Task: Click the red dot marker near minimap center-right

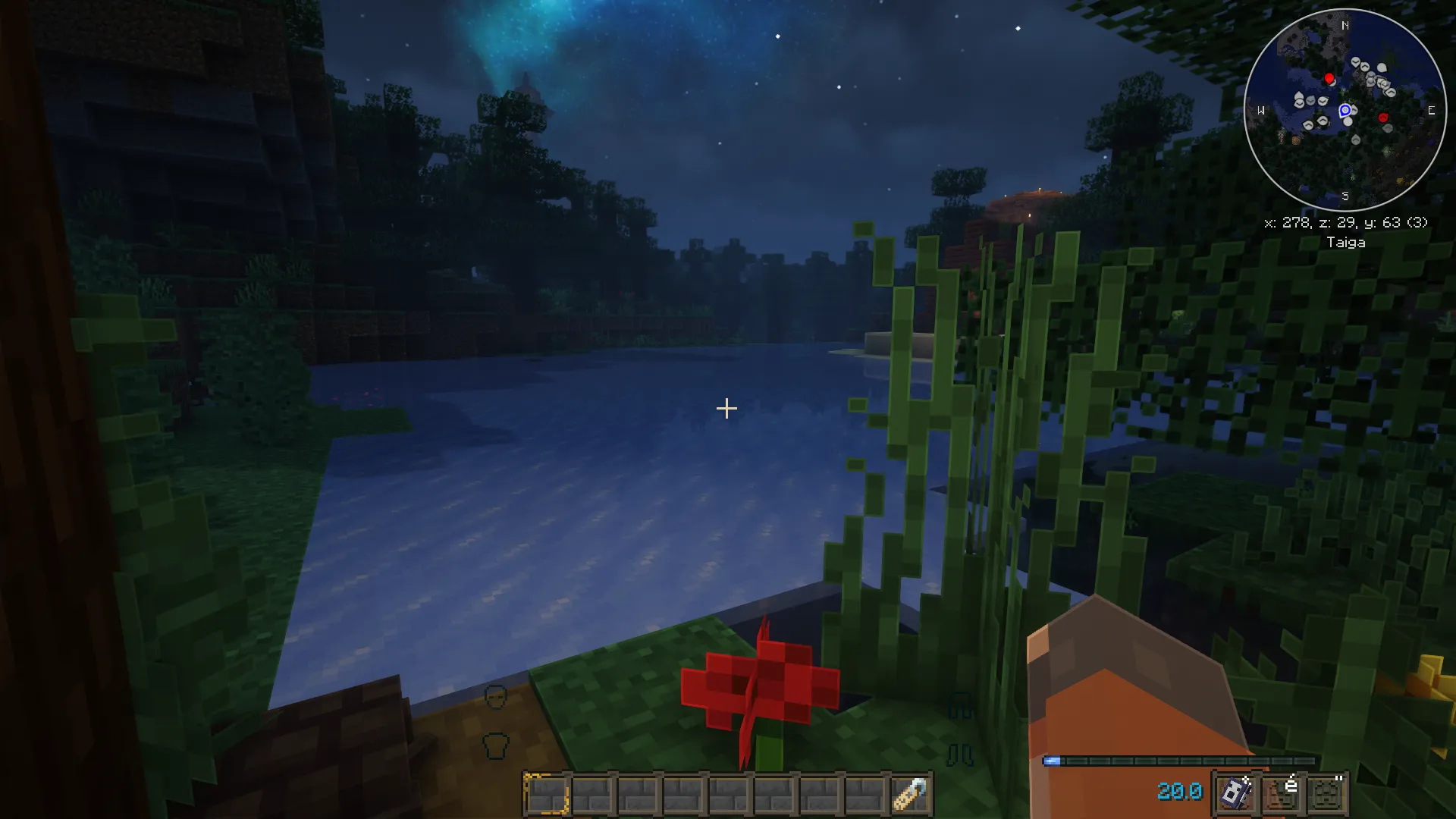Action: (x=1383, y=117)
